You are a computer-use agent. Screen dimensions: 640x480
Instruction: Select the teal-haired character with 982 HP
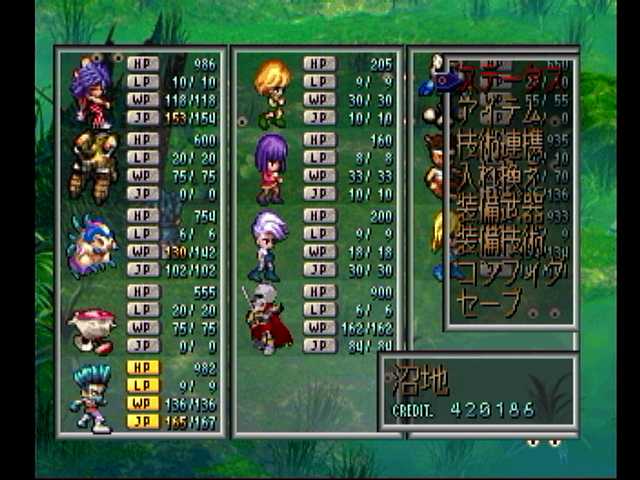92,395
